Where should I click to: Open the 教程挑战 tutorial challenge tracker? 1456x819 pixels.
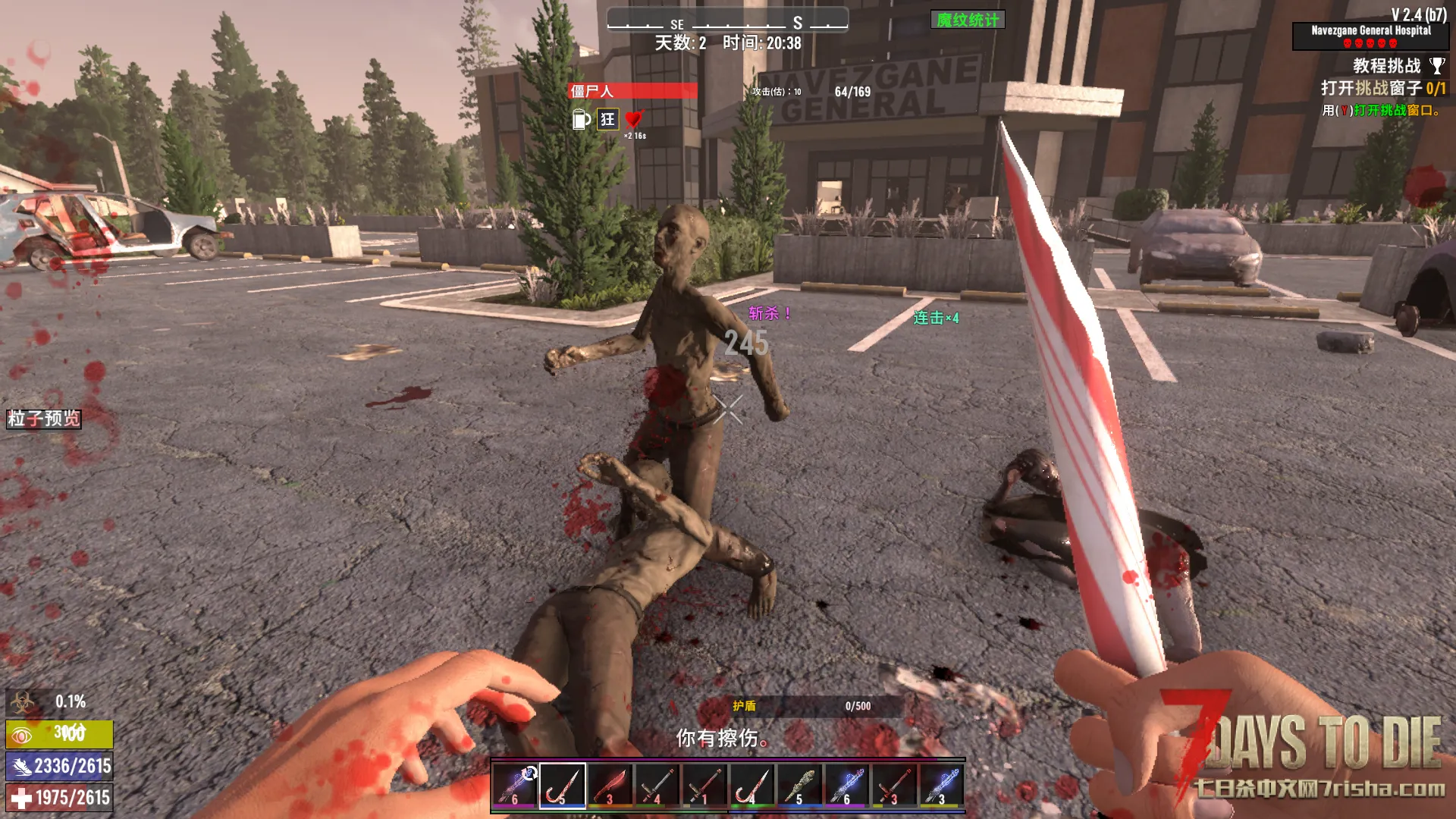pos(1386,66)
